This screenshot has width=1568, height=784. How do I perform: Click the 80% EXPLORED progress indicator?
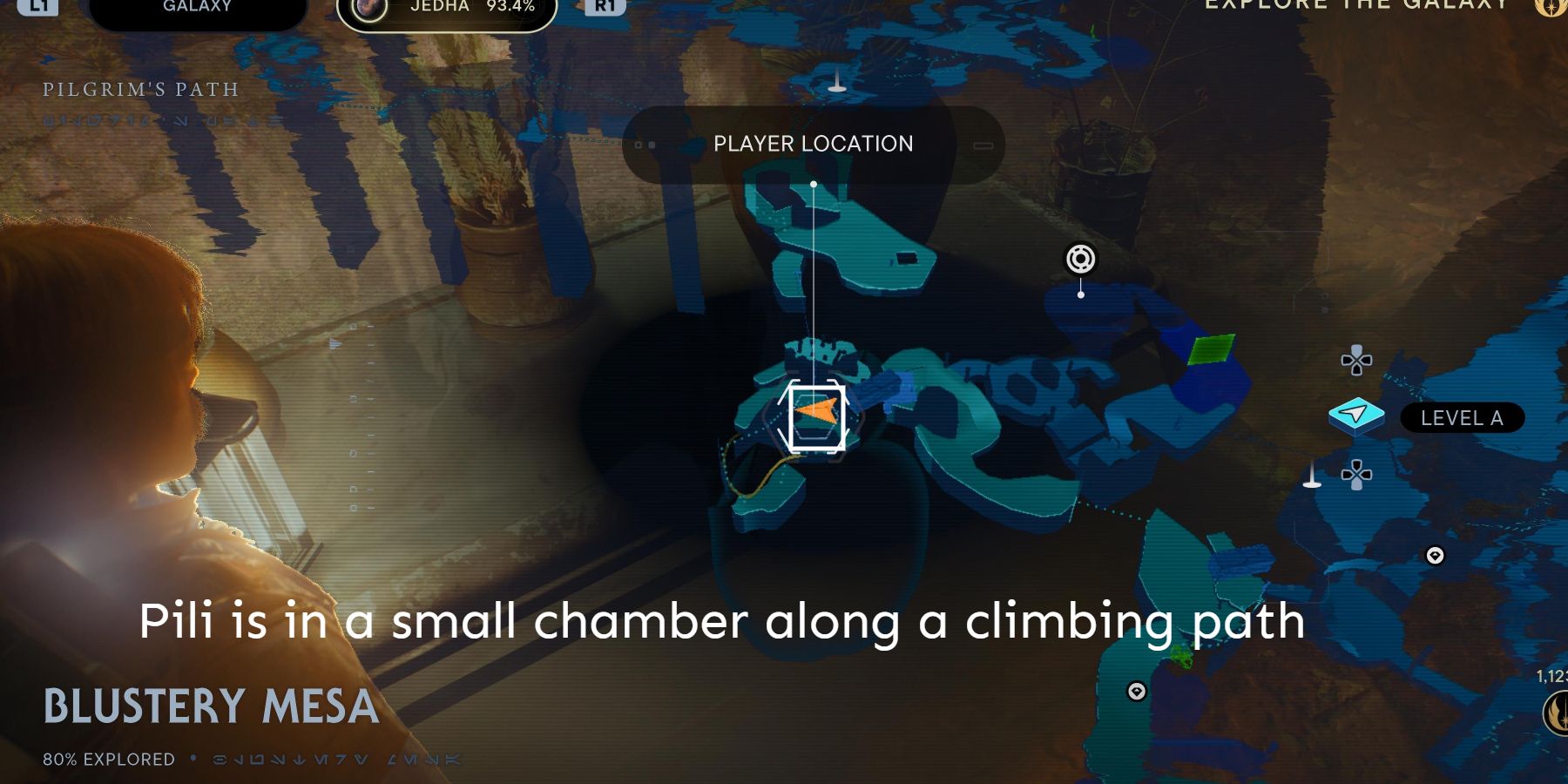107,757
